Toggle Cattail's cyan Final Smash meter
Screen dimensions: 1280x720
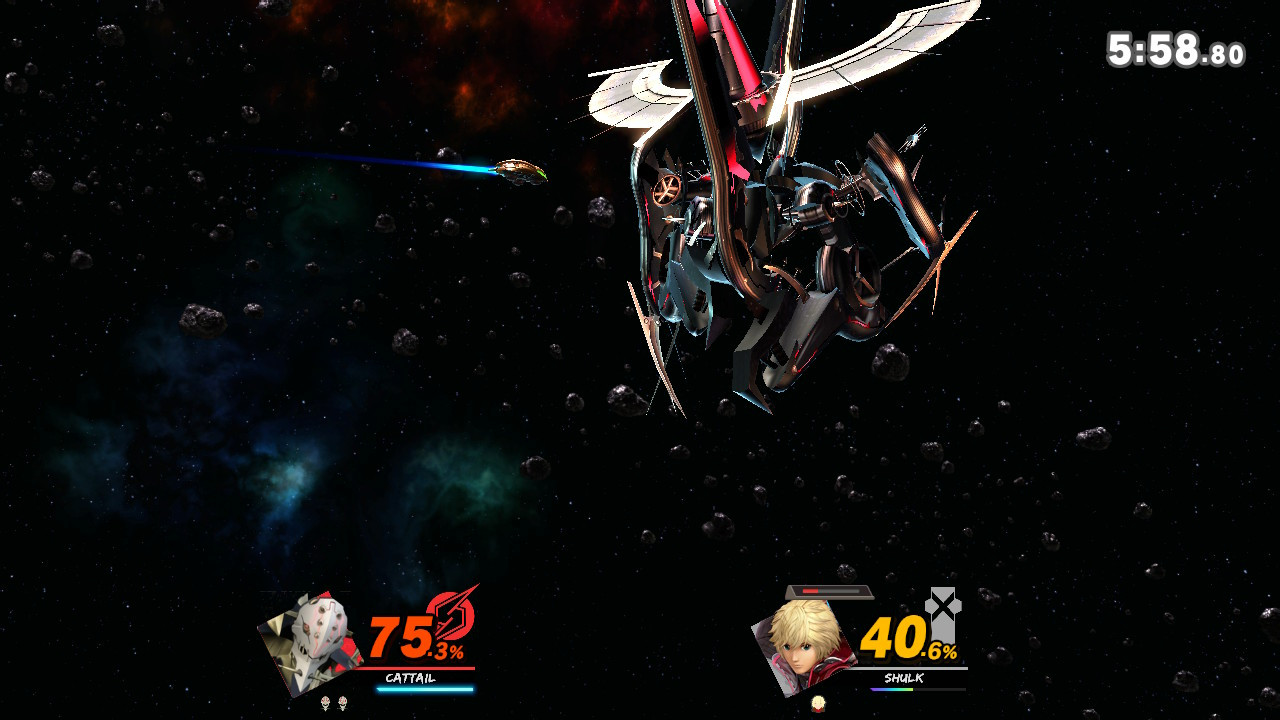(425, 689)
